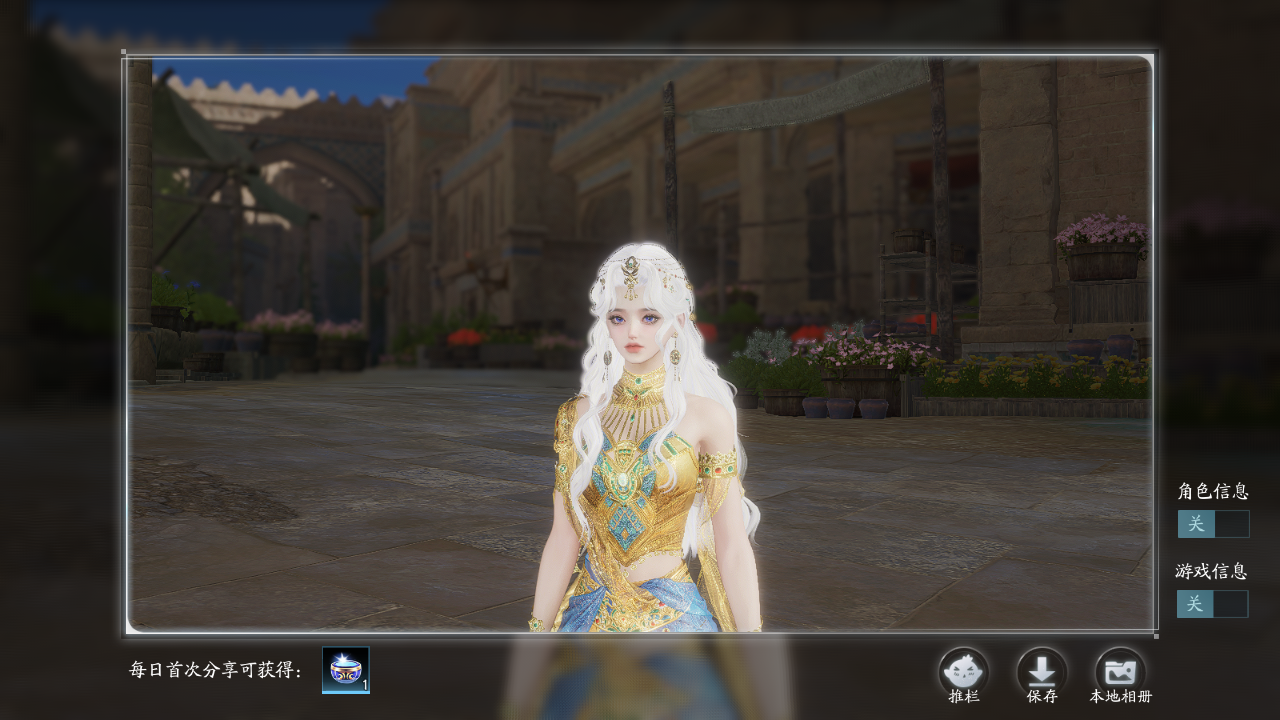Select the daily share reward item icon

[x=346, y=670]
